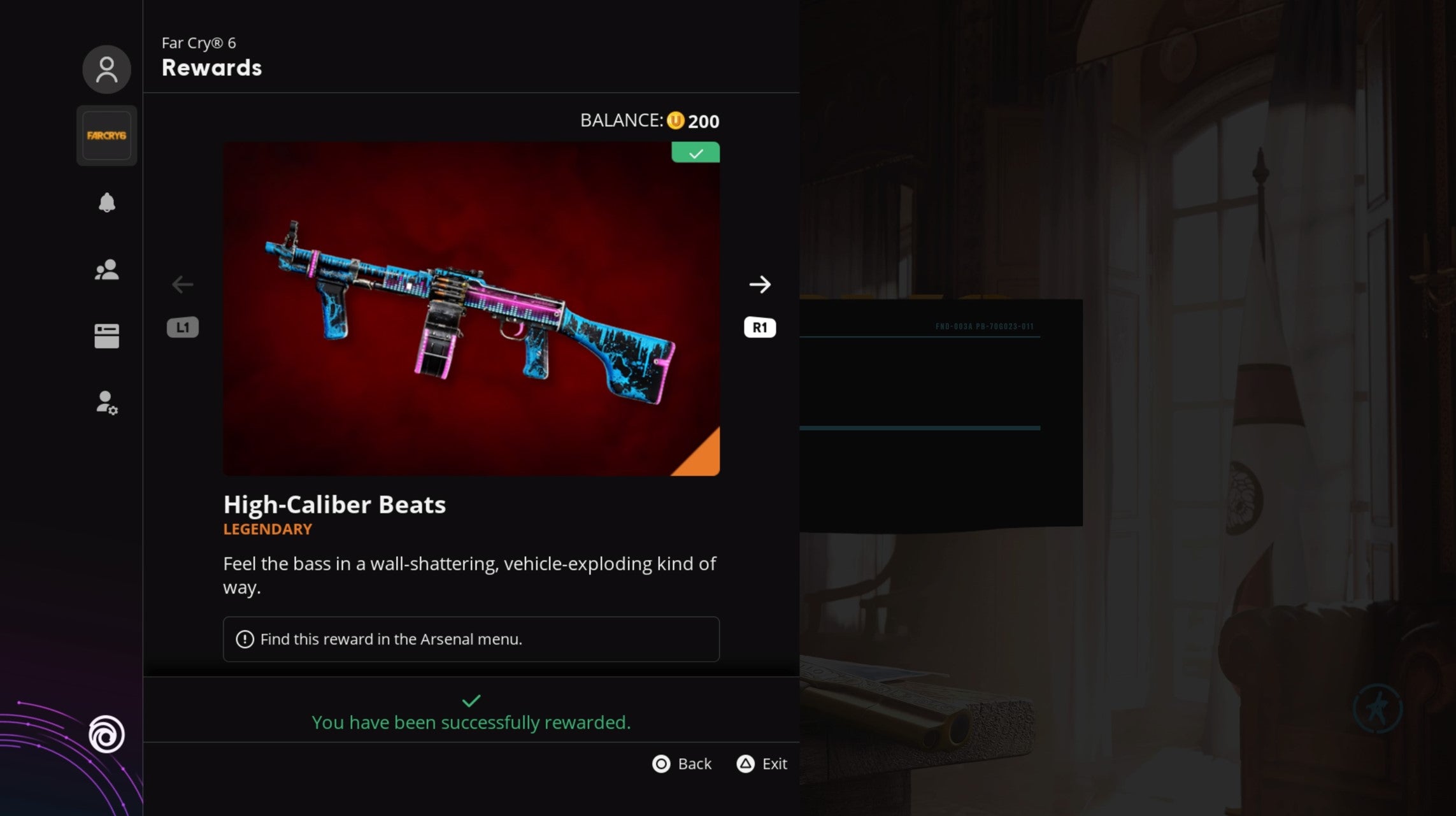Click the info icon beside the Arsenal menu message
Viewport: 1456px width, 816px height.
pyautogui.click(x=244, y=639)
